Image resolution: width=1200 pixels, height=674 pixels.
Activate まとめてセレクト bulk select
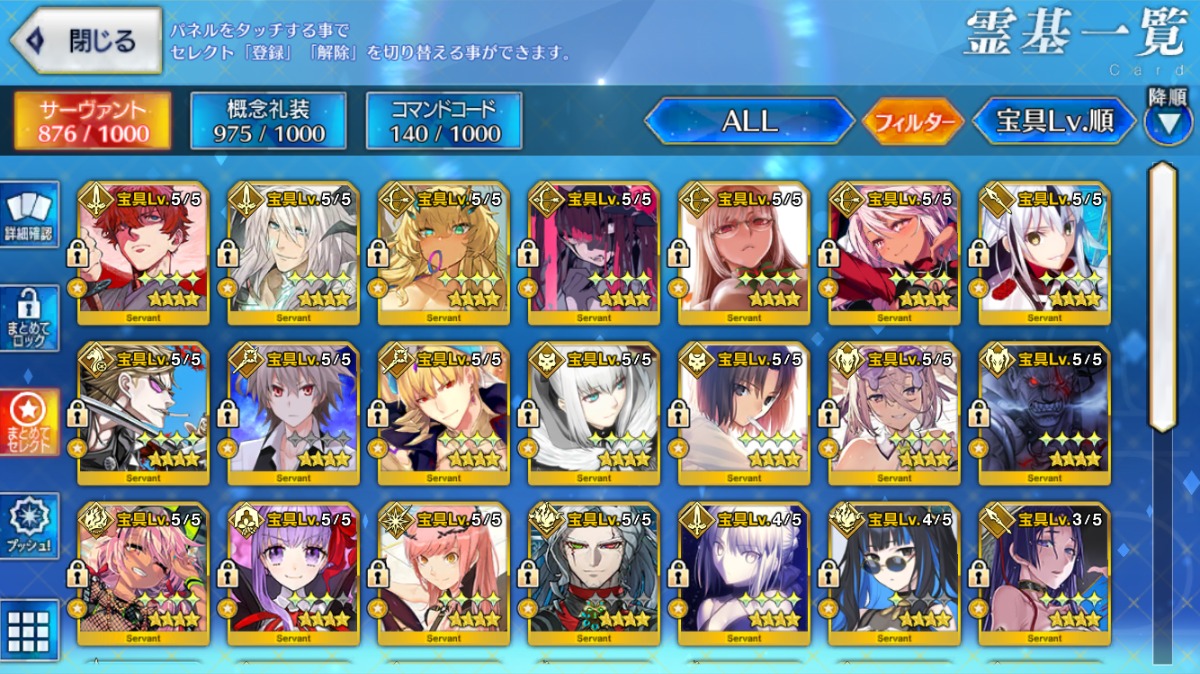[29, 421]
